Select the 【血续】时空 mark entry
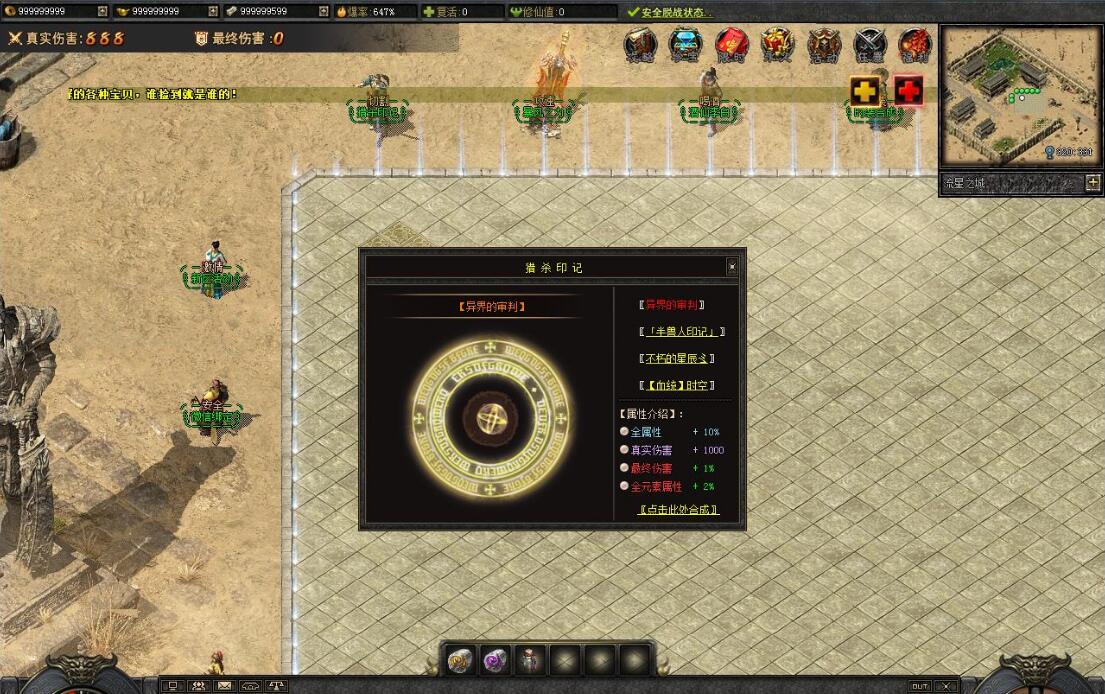 coord(678,385)
